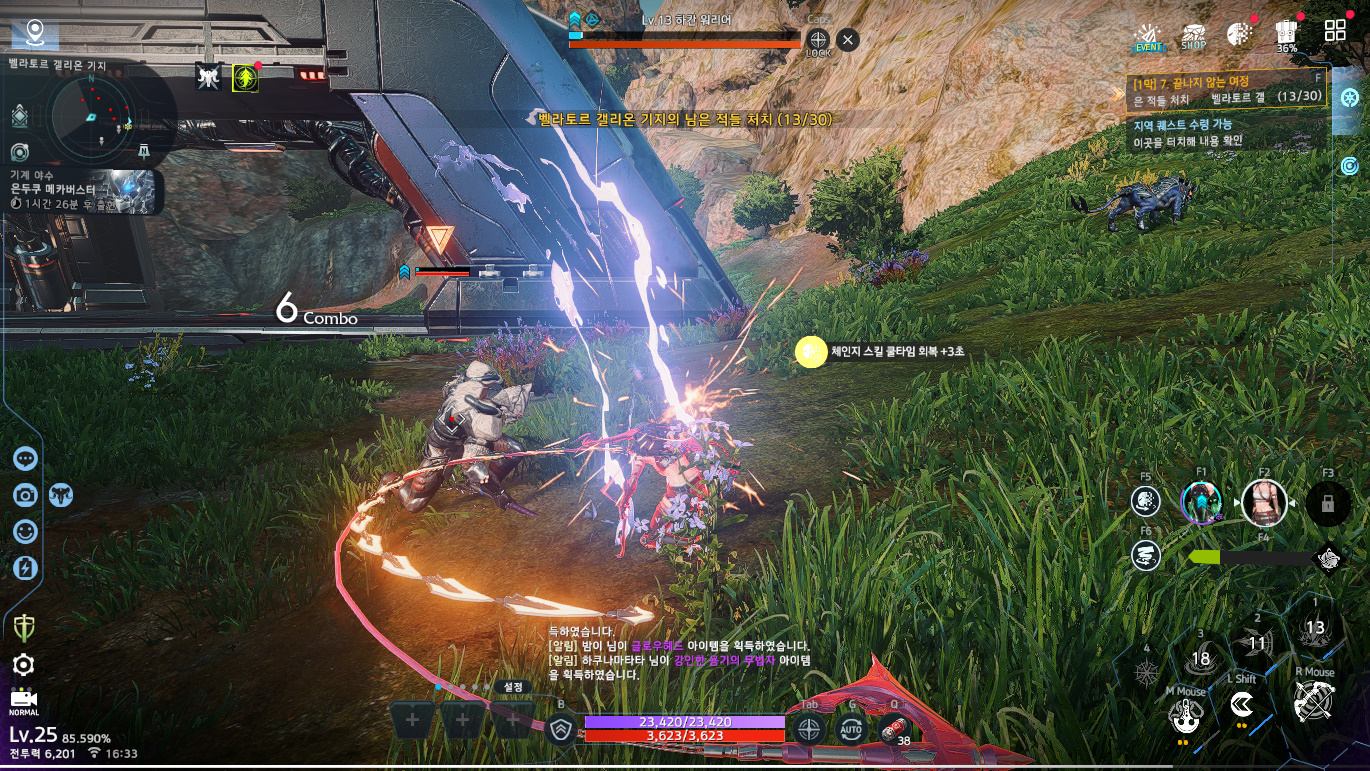The width and height of the screenshot is (1370, 771).
Task: Open the gear settings icon
Action: click(24, 665)
